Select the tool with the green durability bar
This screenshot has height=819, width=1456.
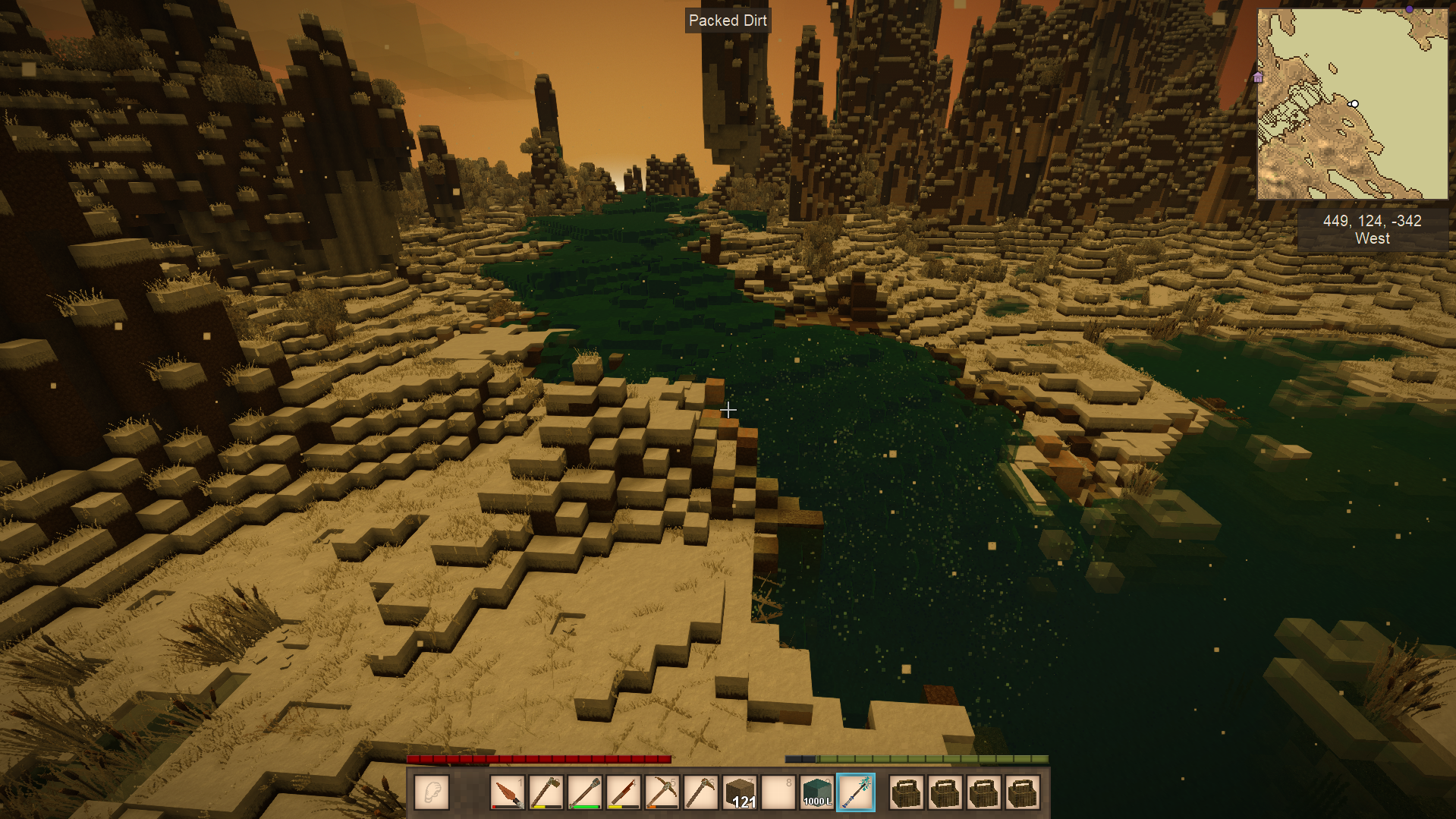point(585,793)
